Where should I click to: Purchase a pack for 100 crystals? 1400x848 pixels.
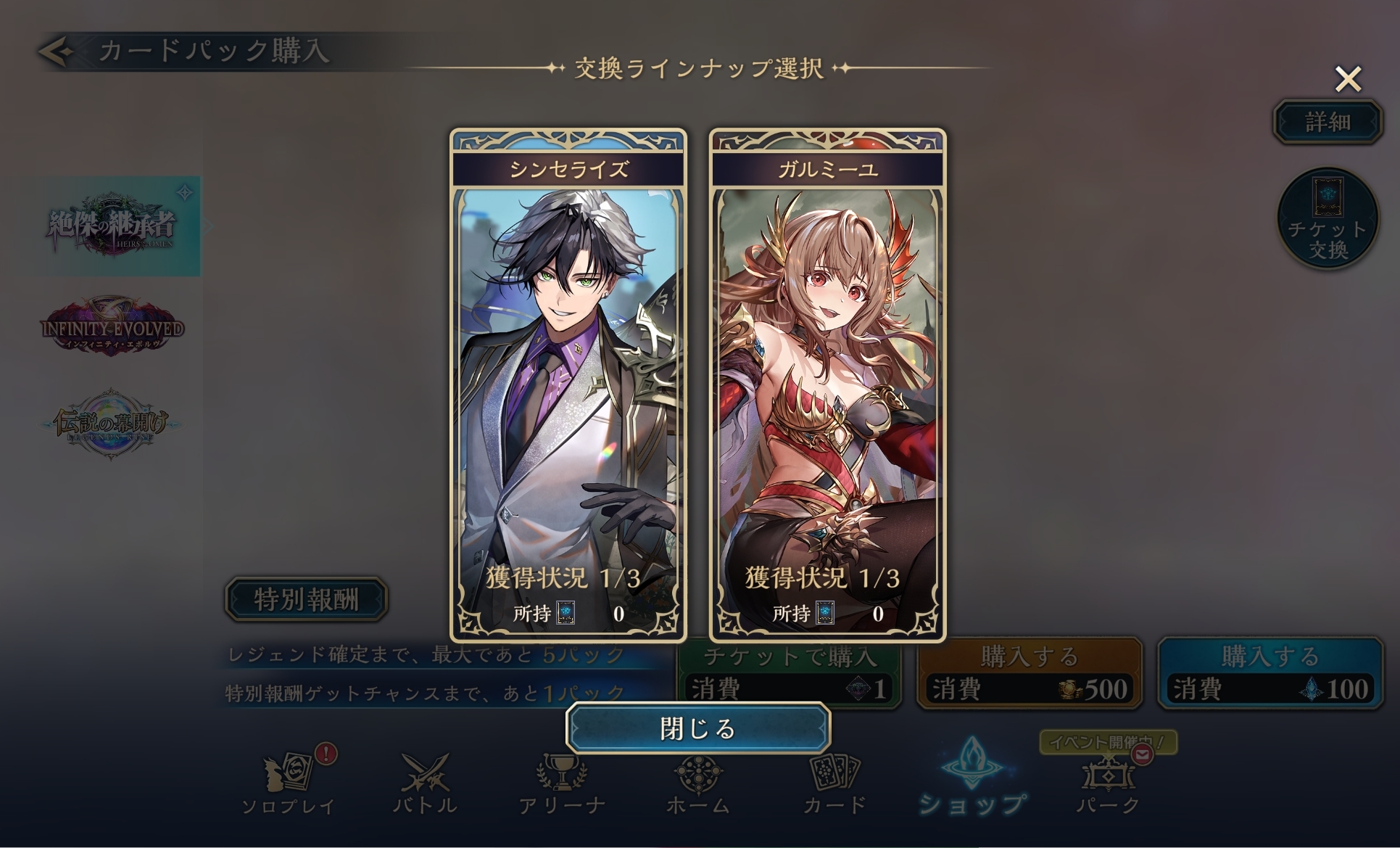coord(1269,675)
